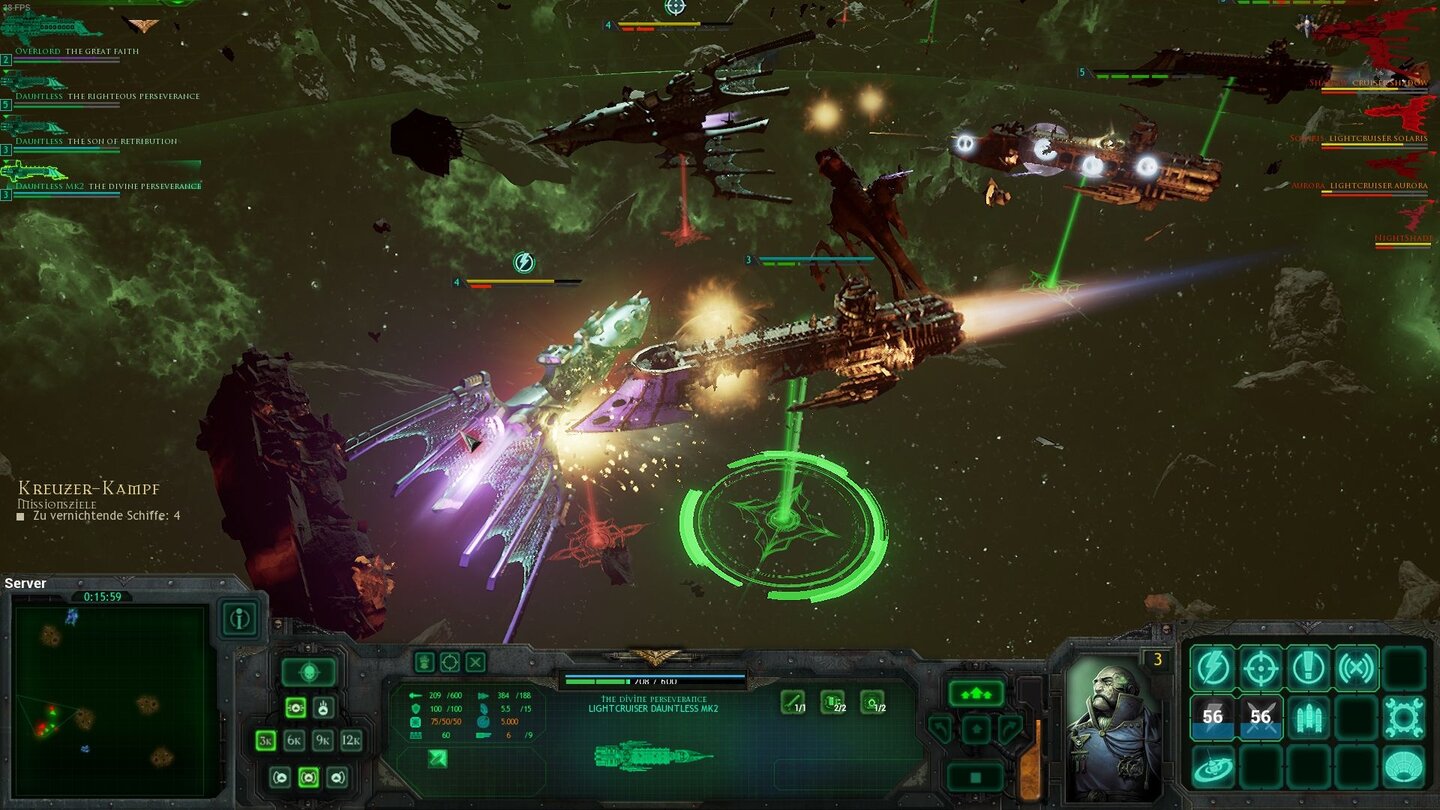Activate the torpedo salvo ability

pos(1309,717)
